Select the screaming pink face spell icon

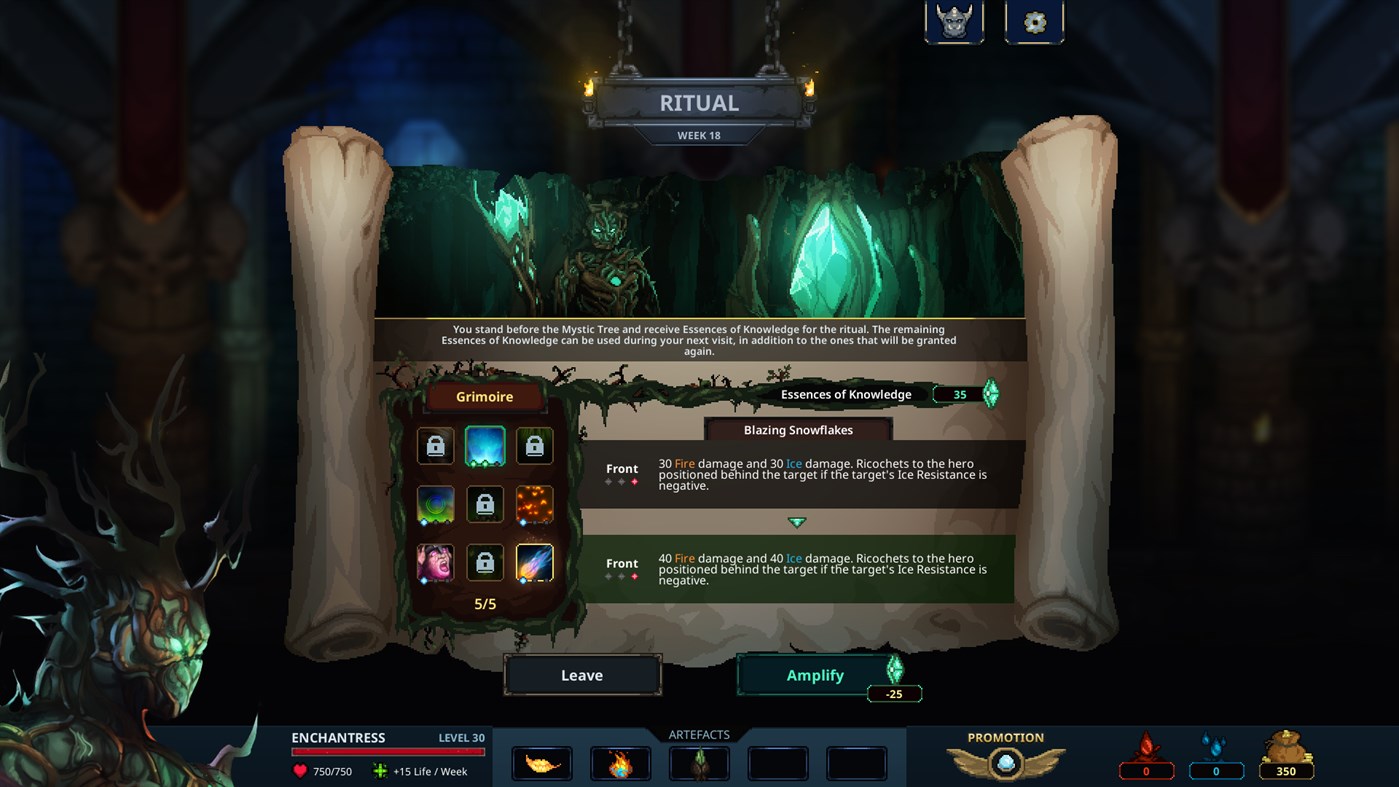coord(435,563)
